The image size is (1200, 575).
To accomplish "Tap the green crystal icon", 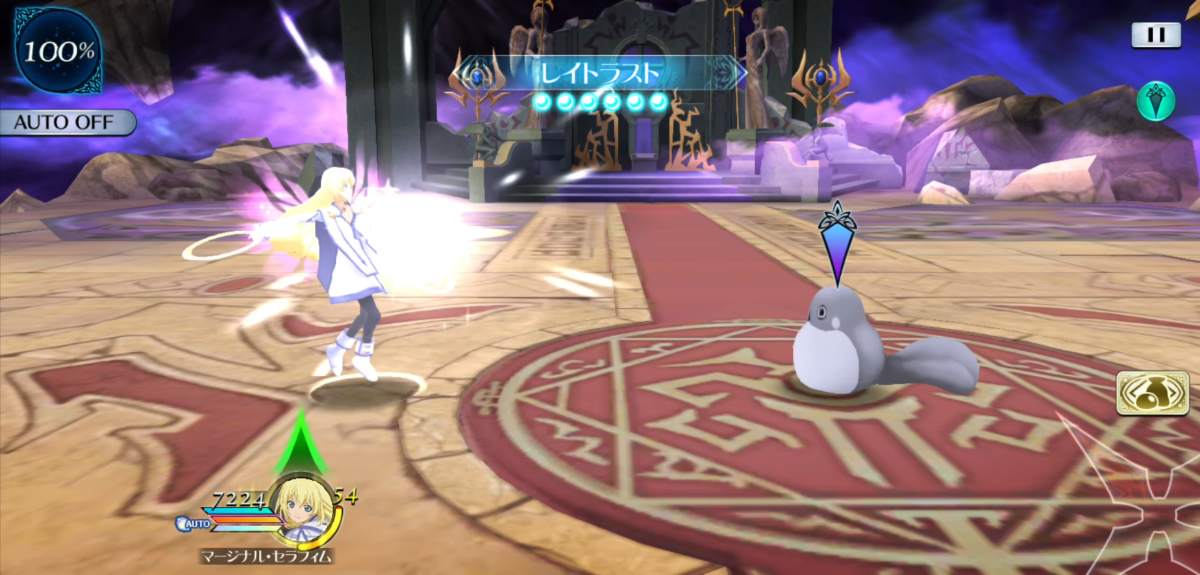I will (x=1155, y=101).
